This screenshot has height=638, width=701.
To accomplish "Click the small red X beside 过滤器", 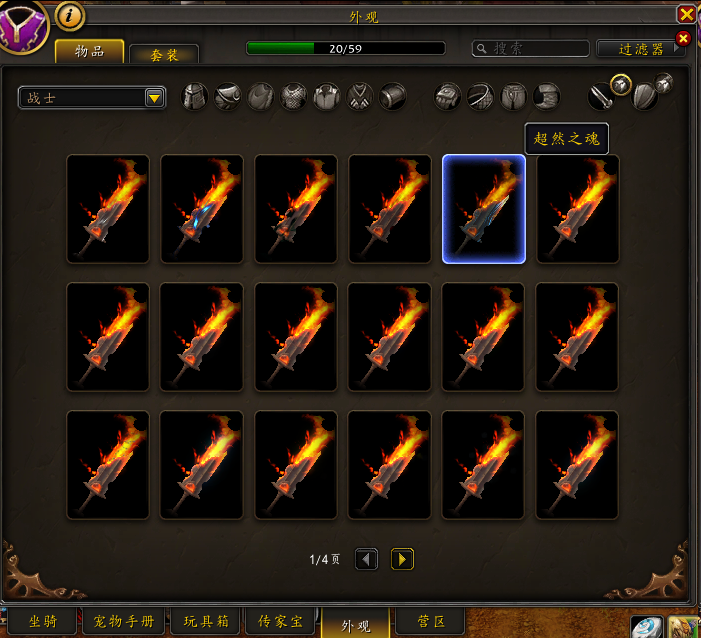I will coord(683,38).
